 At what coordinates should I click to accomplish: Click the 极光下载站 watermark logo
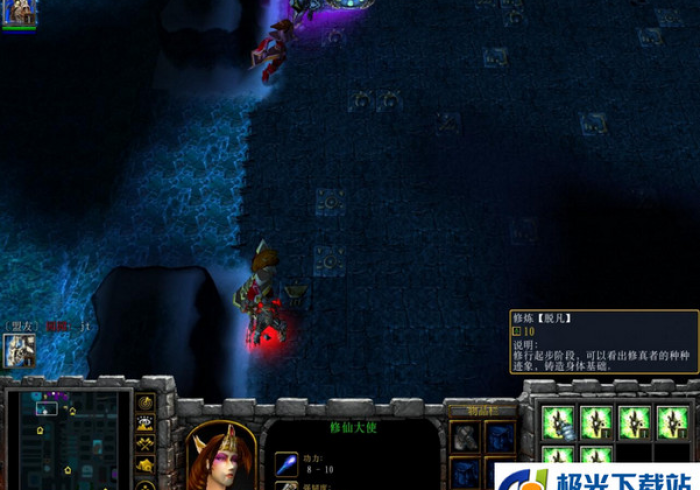click(x=596, y=478)
